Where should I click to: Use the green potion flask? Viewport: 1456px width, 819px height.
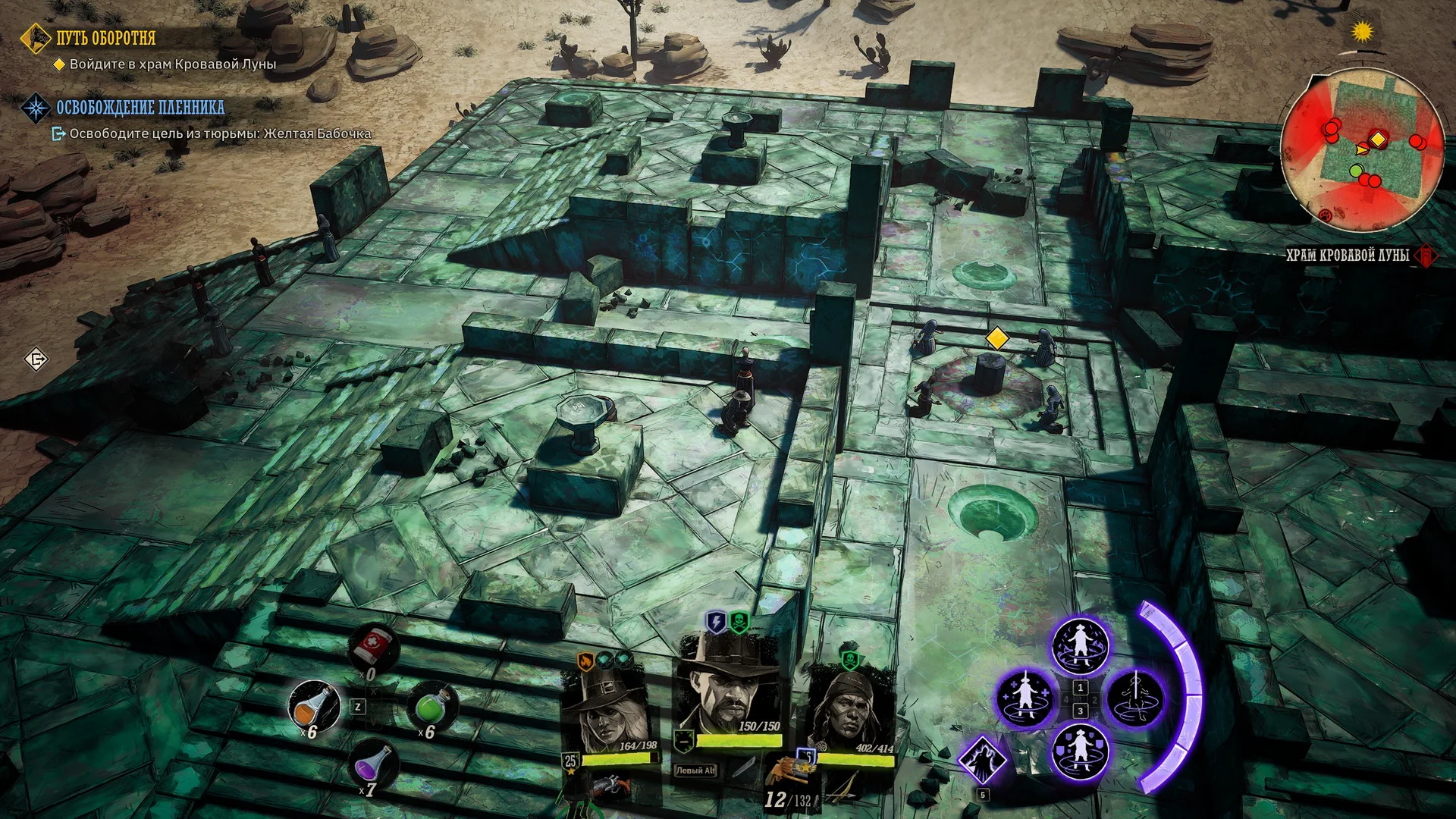tap(431, 705)
